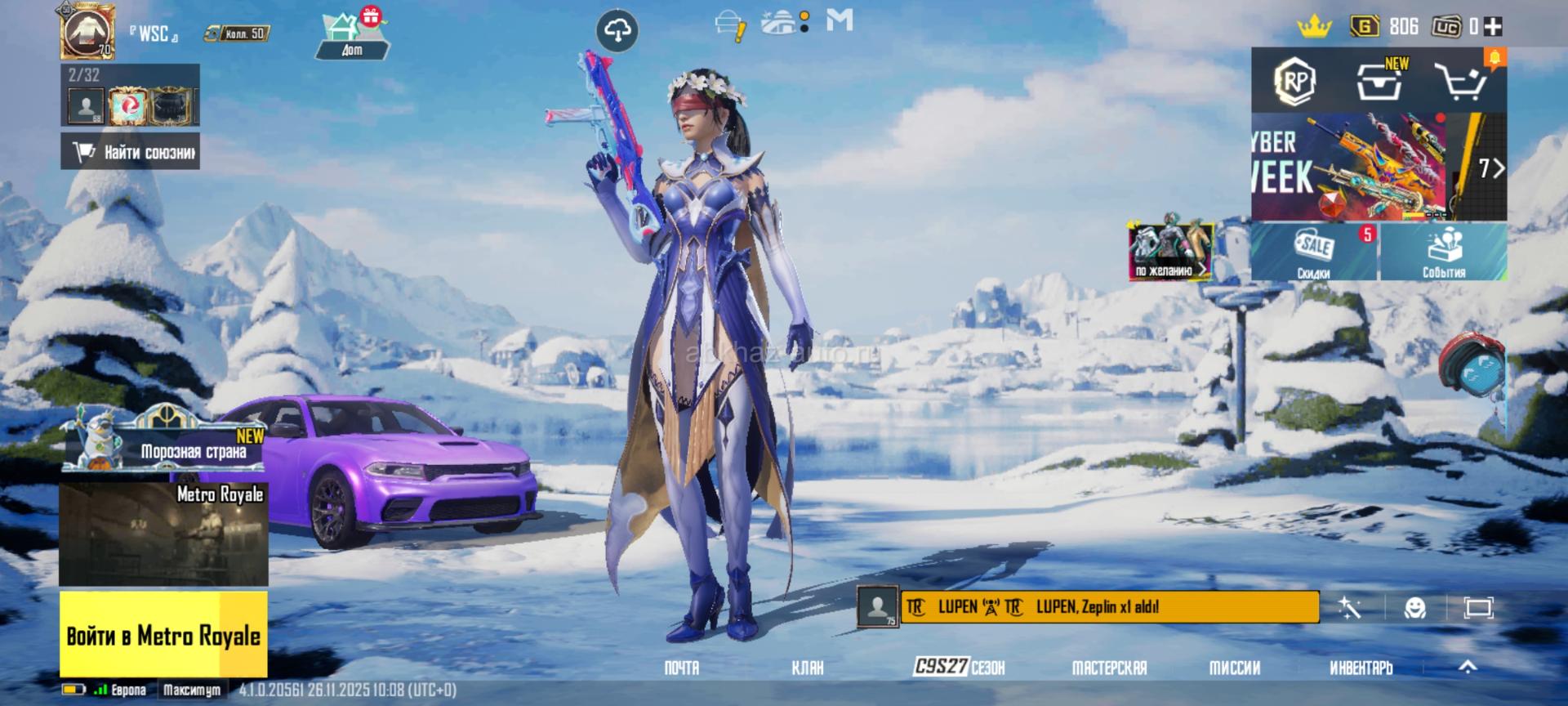Open the Royale Pass RP icon
Screen dimensions: 1568x706
coord(1296,81)
